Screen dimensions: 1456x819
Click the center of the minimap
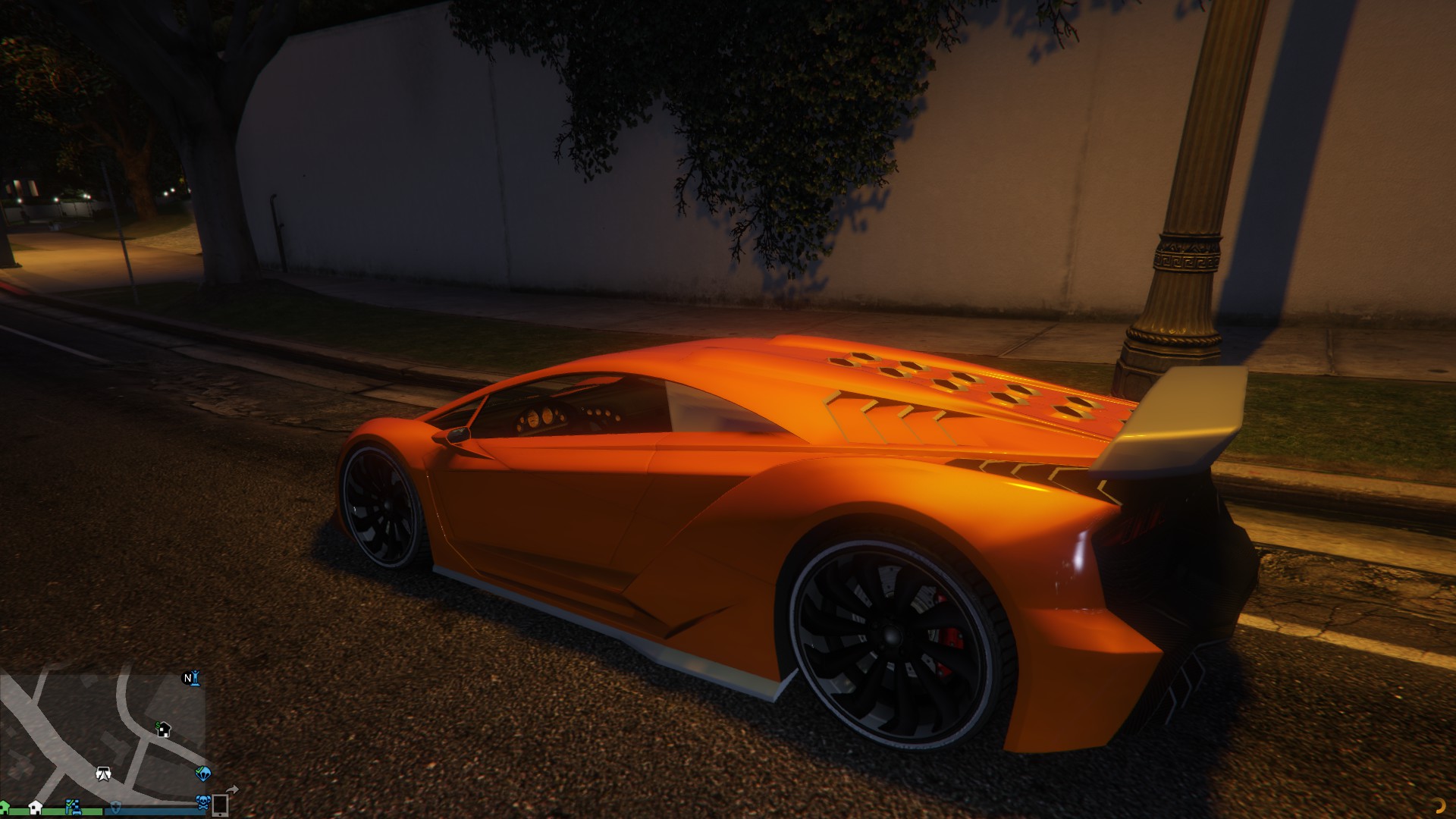[102, 736]
